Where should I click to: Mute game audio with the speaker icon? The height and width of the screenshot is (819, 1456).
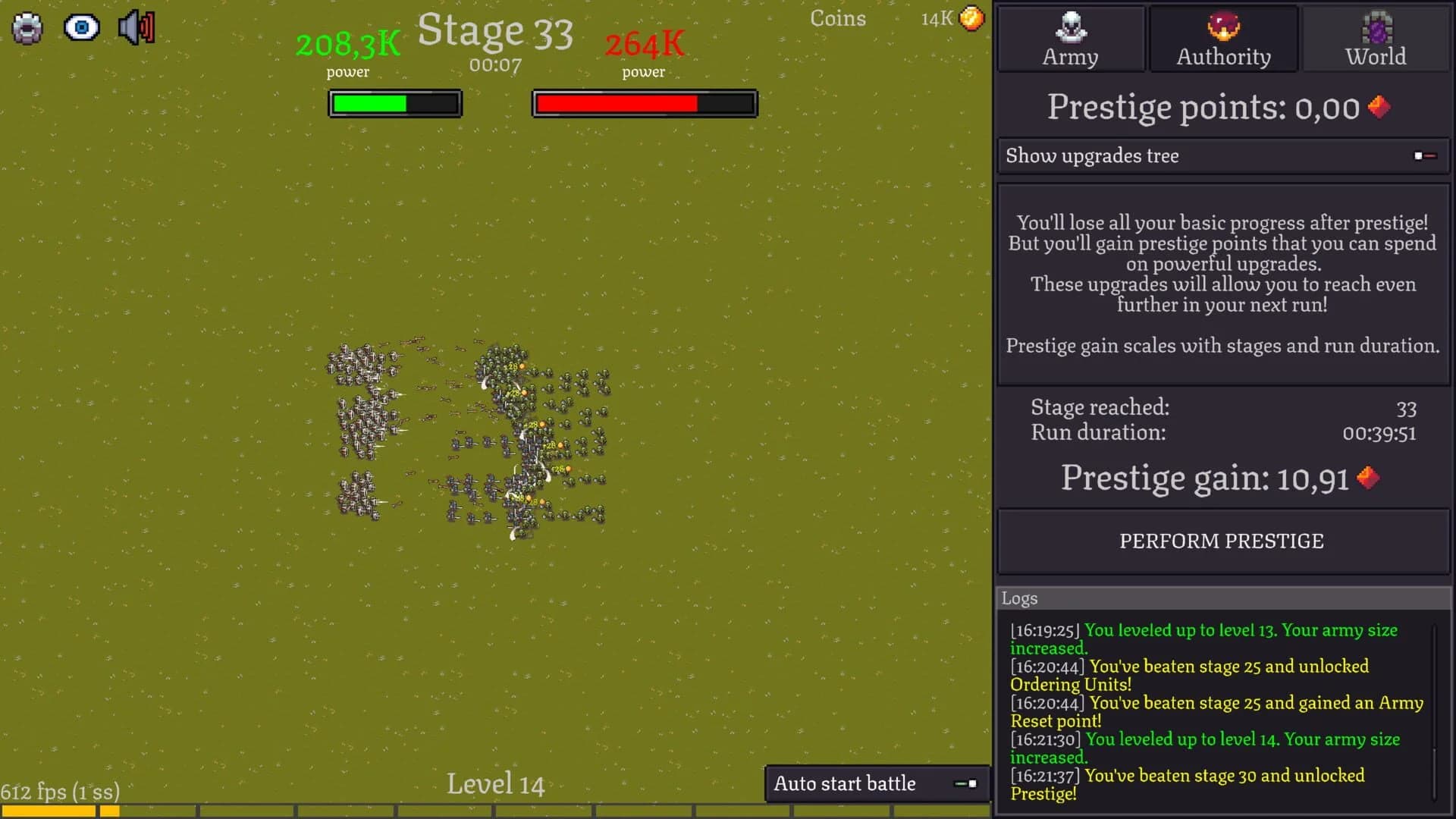click(x=136, y=27)
